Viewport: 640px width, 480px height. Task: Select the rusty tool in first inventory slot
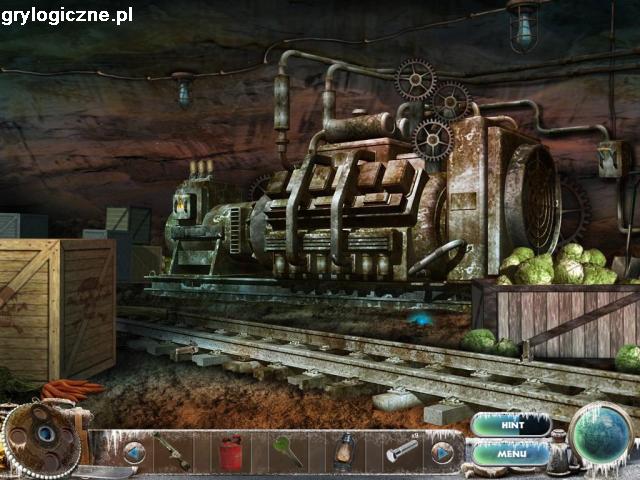pyautogui.click(x=174, y=452)
